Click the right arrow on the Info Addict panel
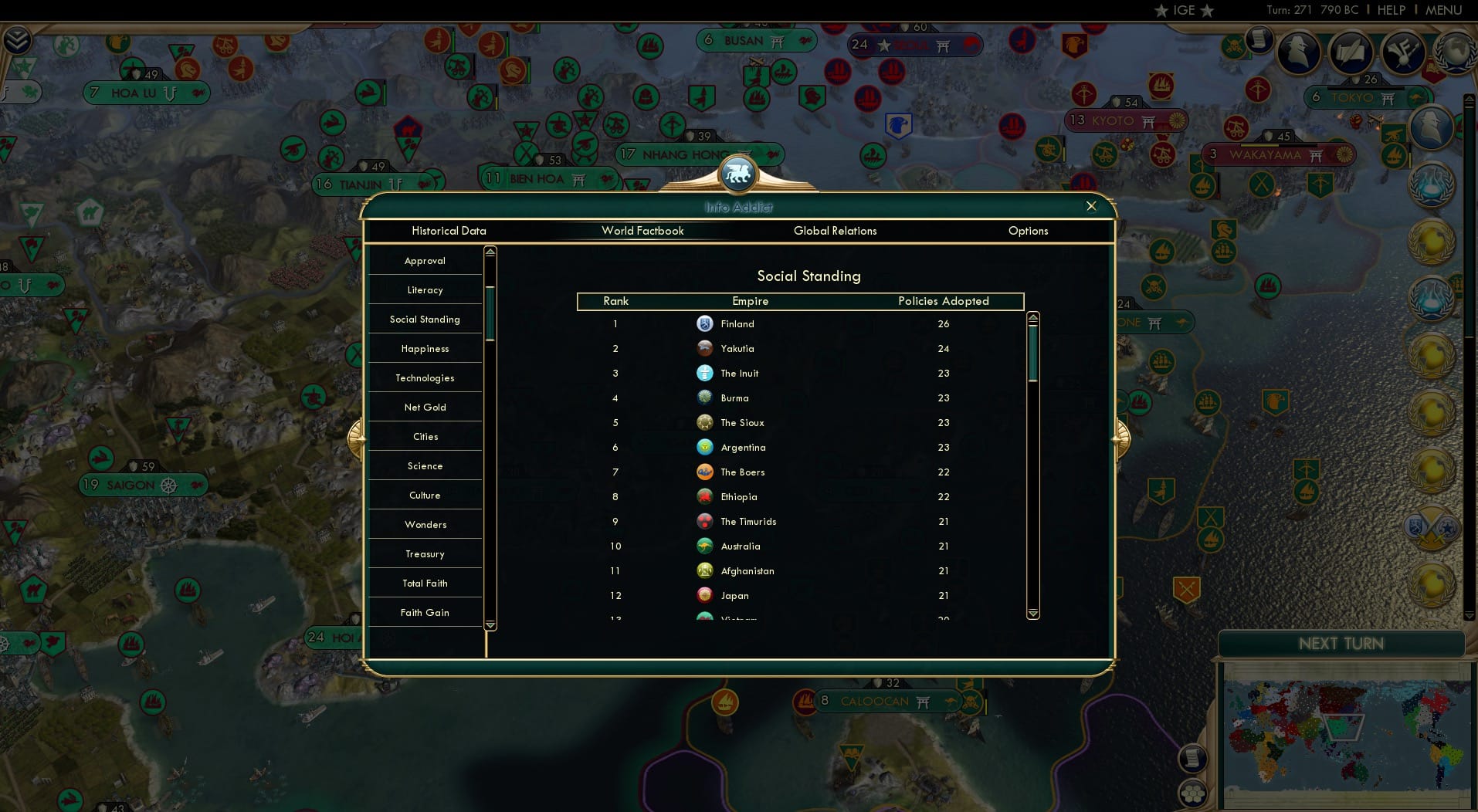The height and width of the screenshot is (812, 1478). tap(1120, 437)
